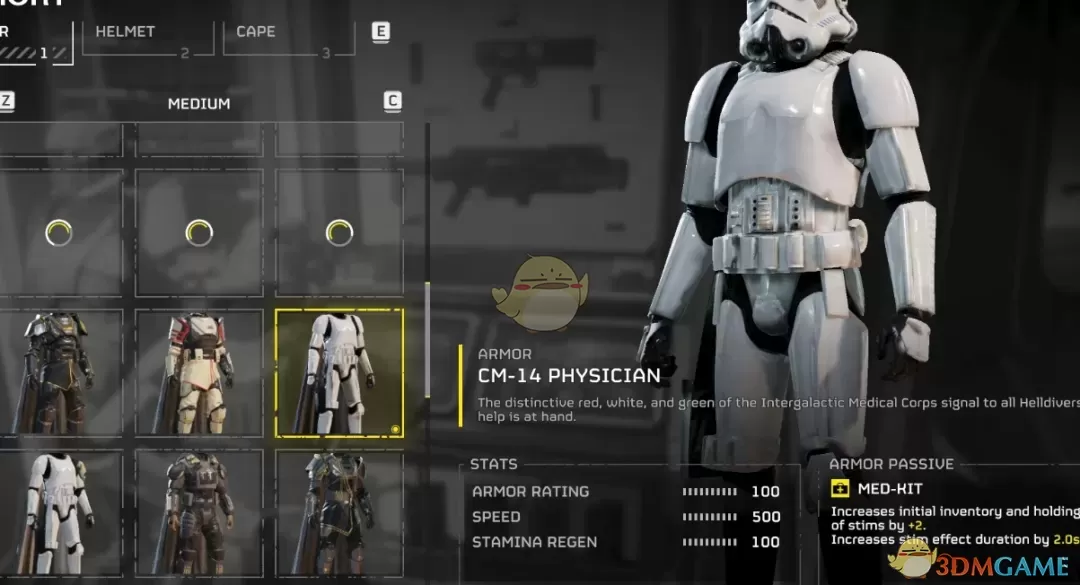Screen dimensions: 1080x585
Task: Select the unhighlighted white trooper armor tile
Action: pyautogui.click(x=60, y=514)
